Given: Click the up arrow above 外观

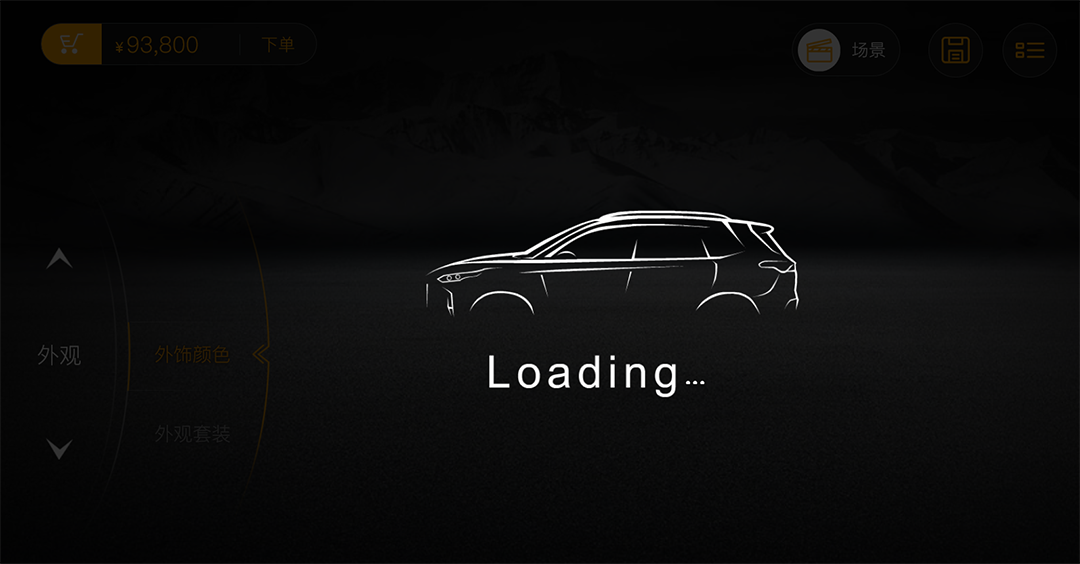Looking at the screenshot, I should click(59, 260).
